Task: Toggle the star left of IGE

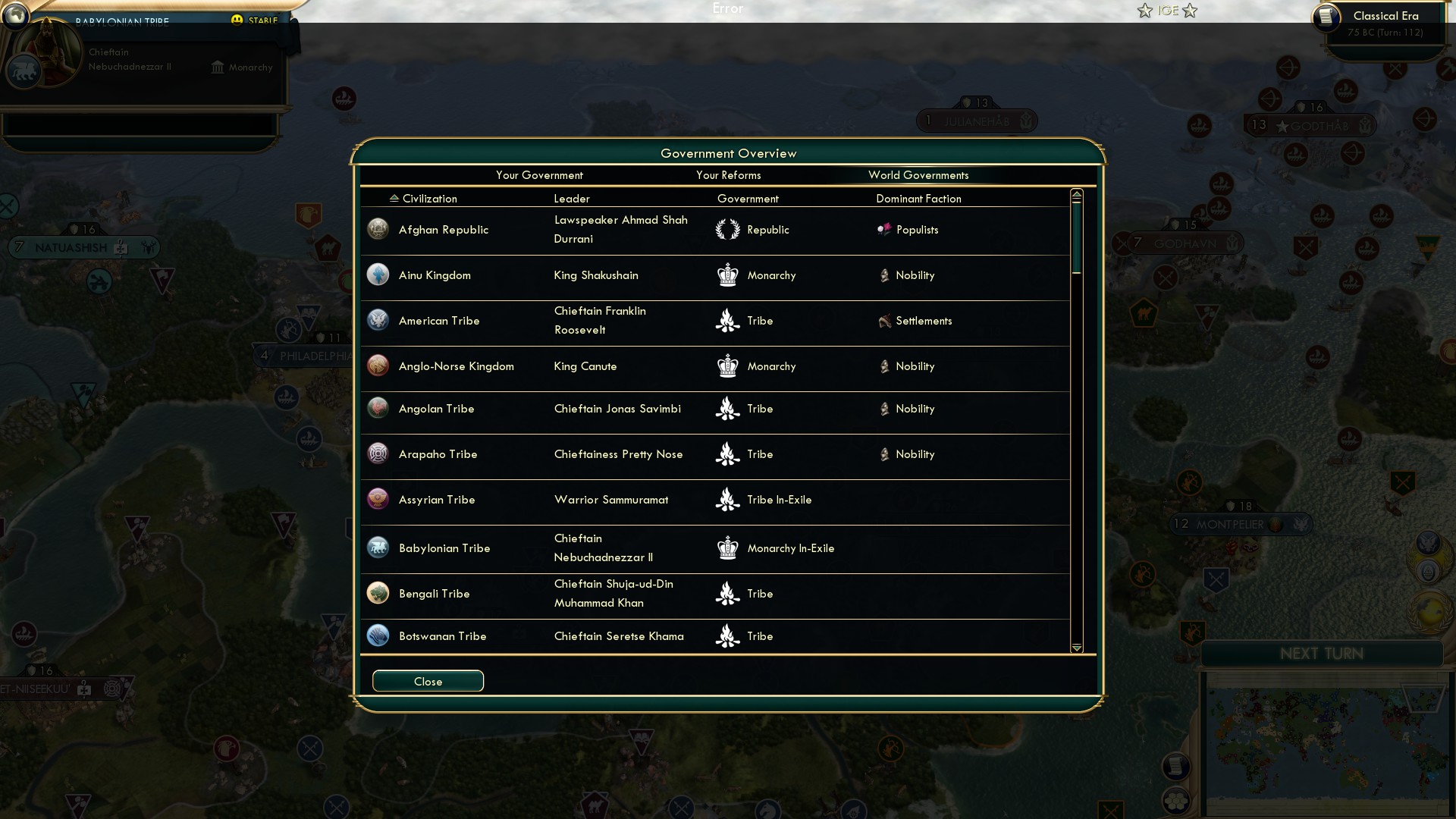Action: [x=1144, y=11]
